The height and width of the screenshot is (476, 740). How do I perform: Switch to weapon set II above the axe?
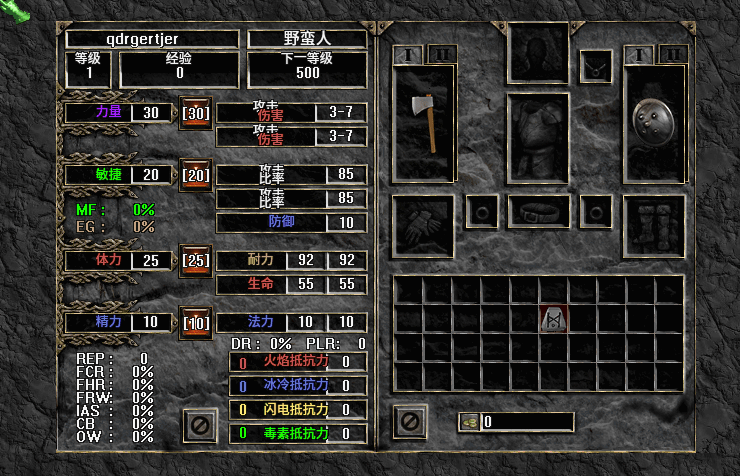(441, 54)
